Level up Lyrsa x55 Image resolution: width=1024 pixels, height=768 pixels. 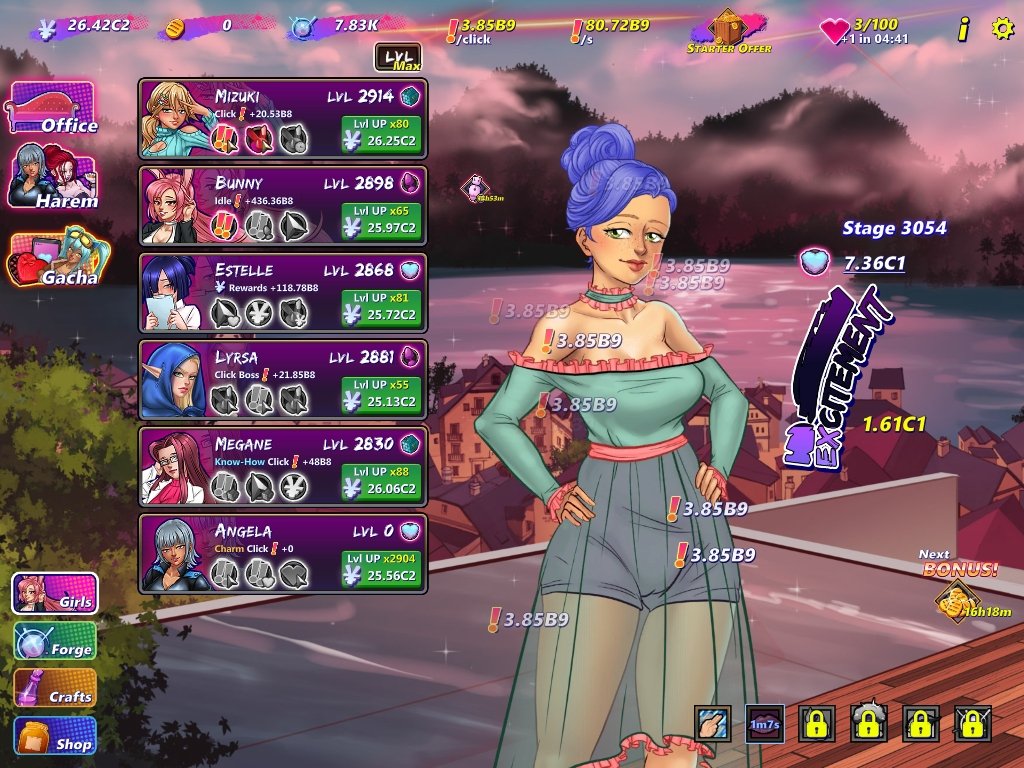(x=381, y=395)
